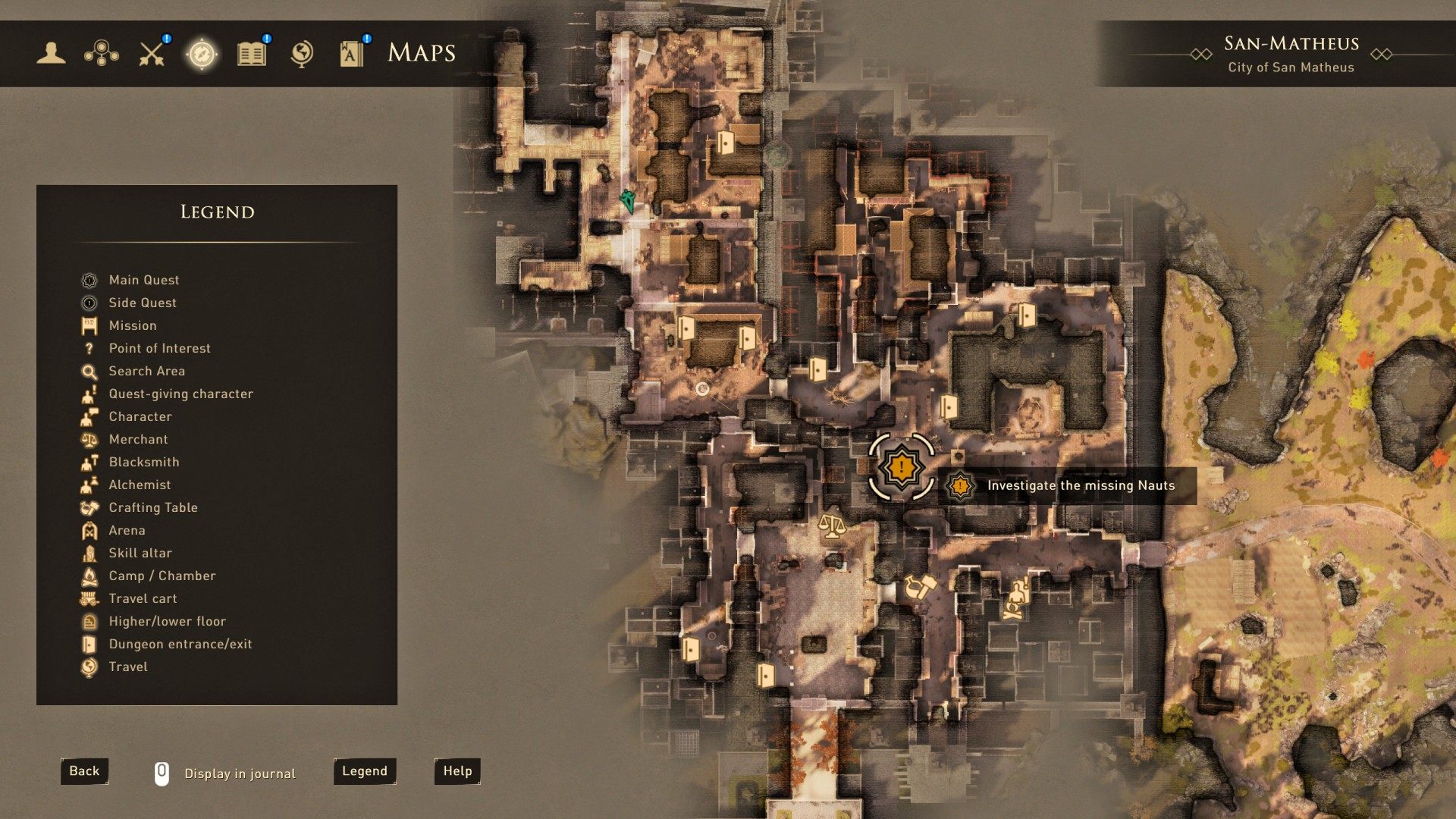Select the blacksmith hammer map marker
The width and height of the screenshot is (1456, 819).
pyautogui.click(x=920, y=587)
